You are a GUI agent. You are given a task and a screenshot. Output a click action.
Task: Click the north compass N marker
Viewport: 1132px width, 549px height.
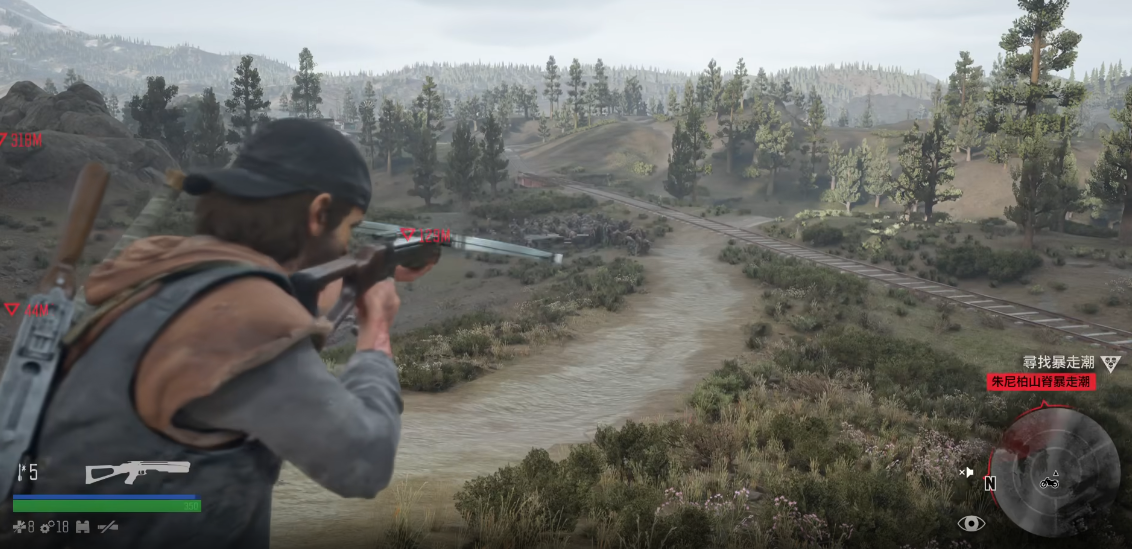tap(990, 484)
